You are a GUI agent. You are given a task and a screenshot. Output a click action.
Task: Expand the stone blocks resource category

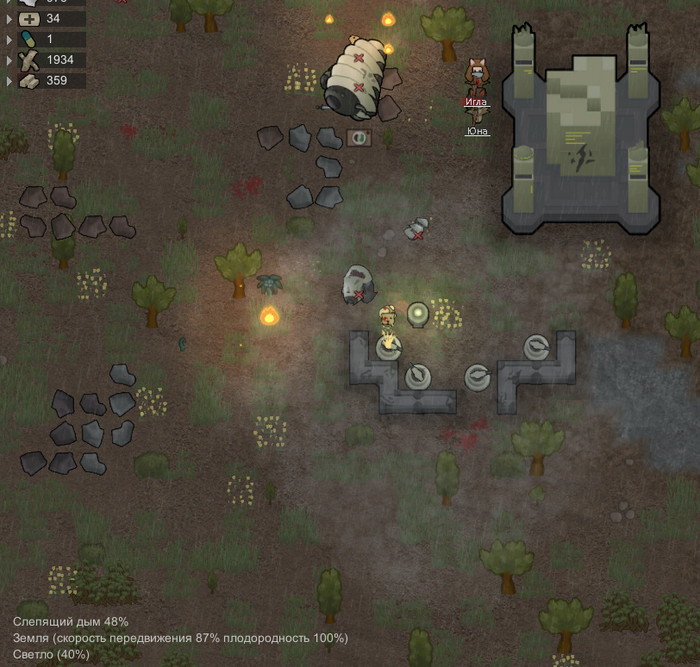pyautogui.click(x=10, y=80)
